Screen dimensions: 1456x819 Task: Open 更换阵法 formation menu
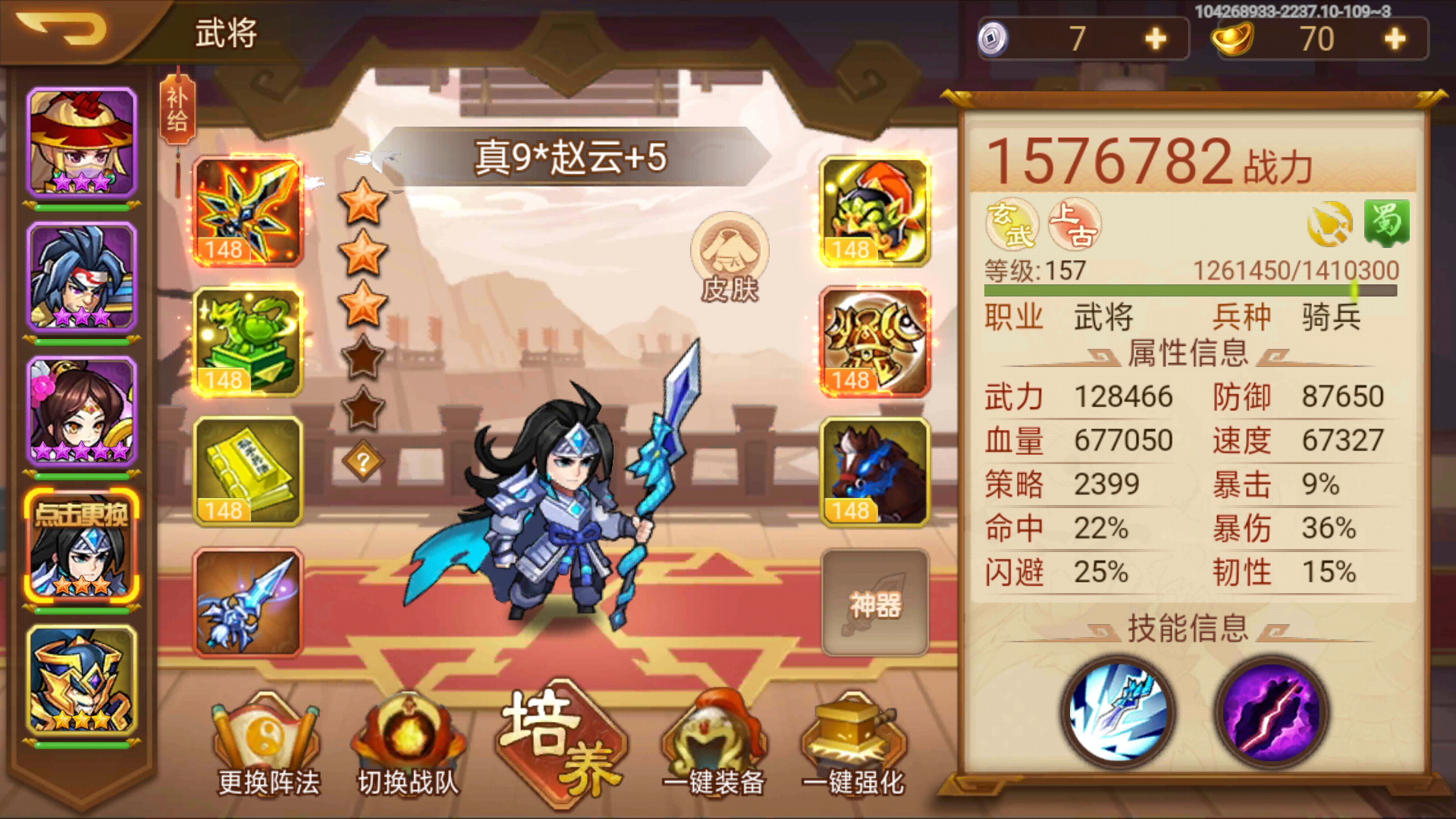[x=265, y=747]
